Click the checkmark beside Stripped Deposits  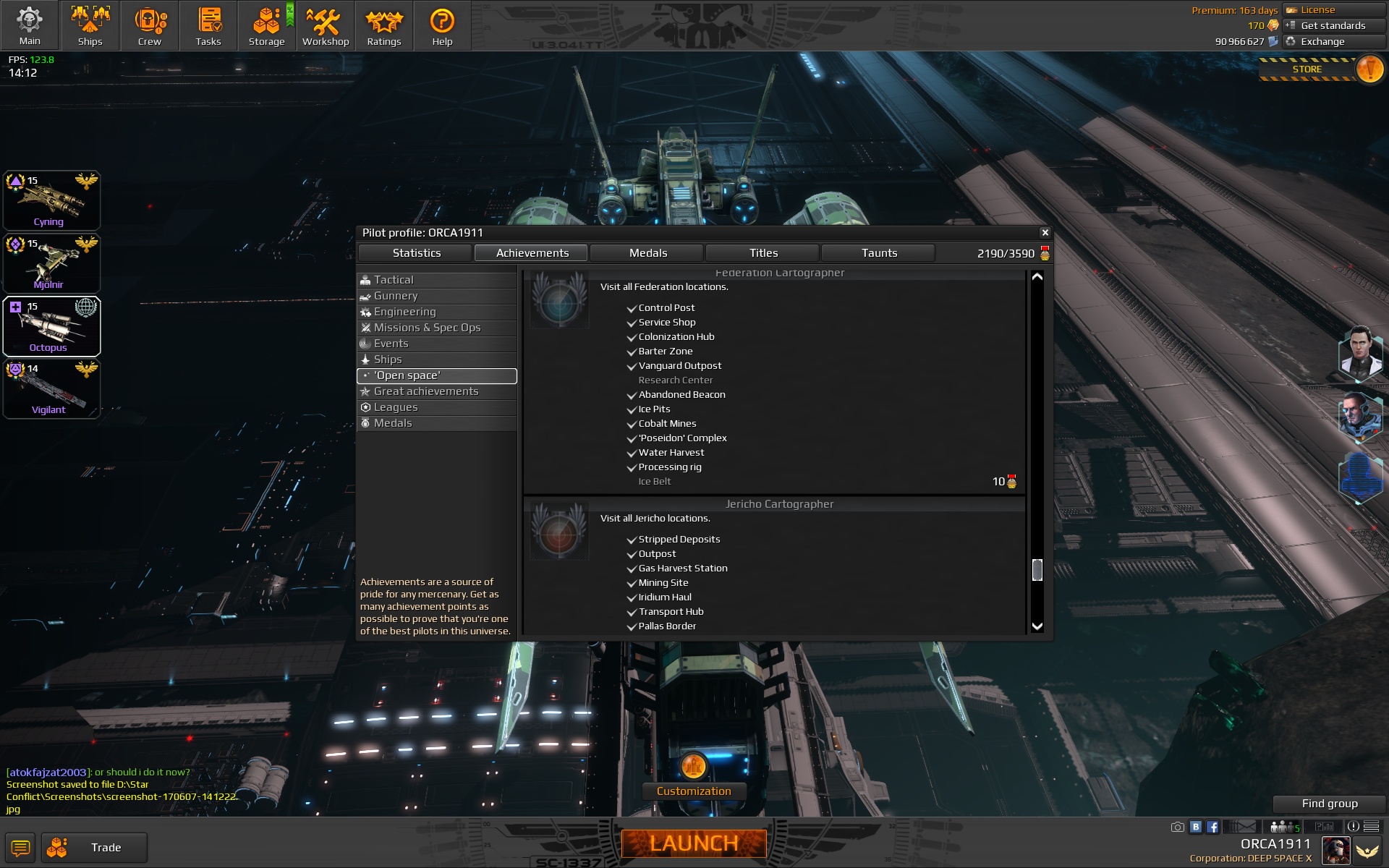point(631,540)
